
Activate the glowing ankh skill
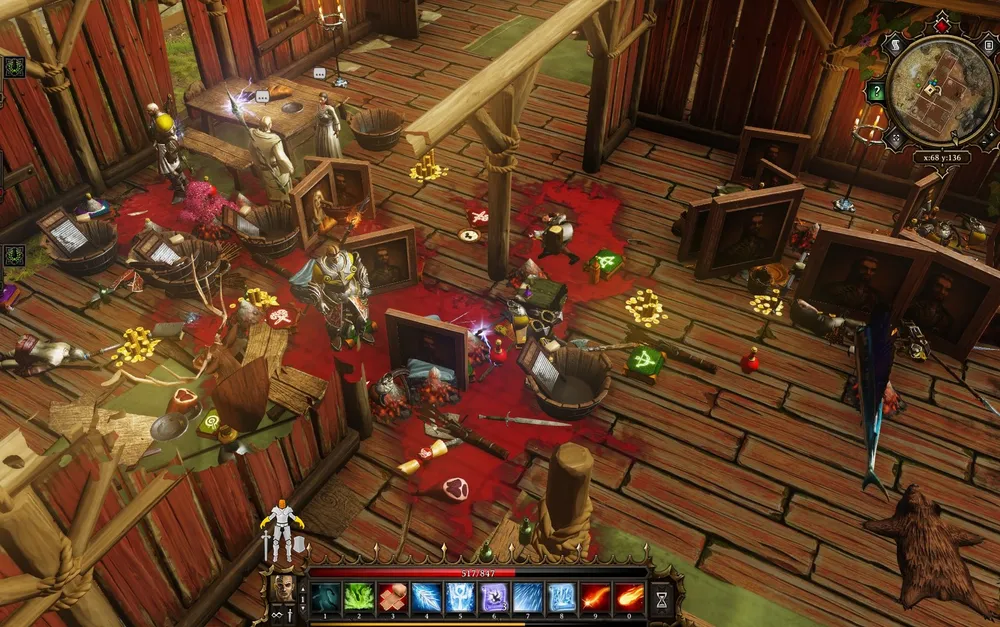(x=461, y=597)
